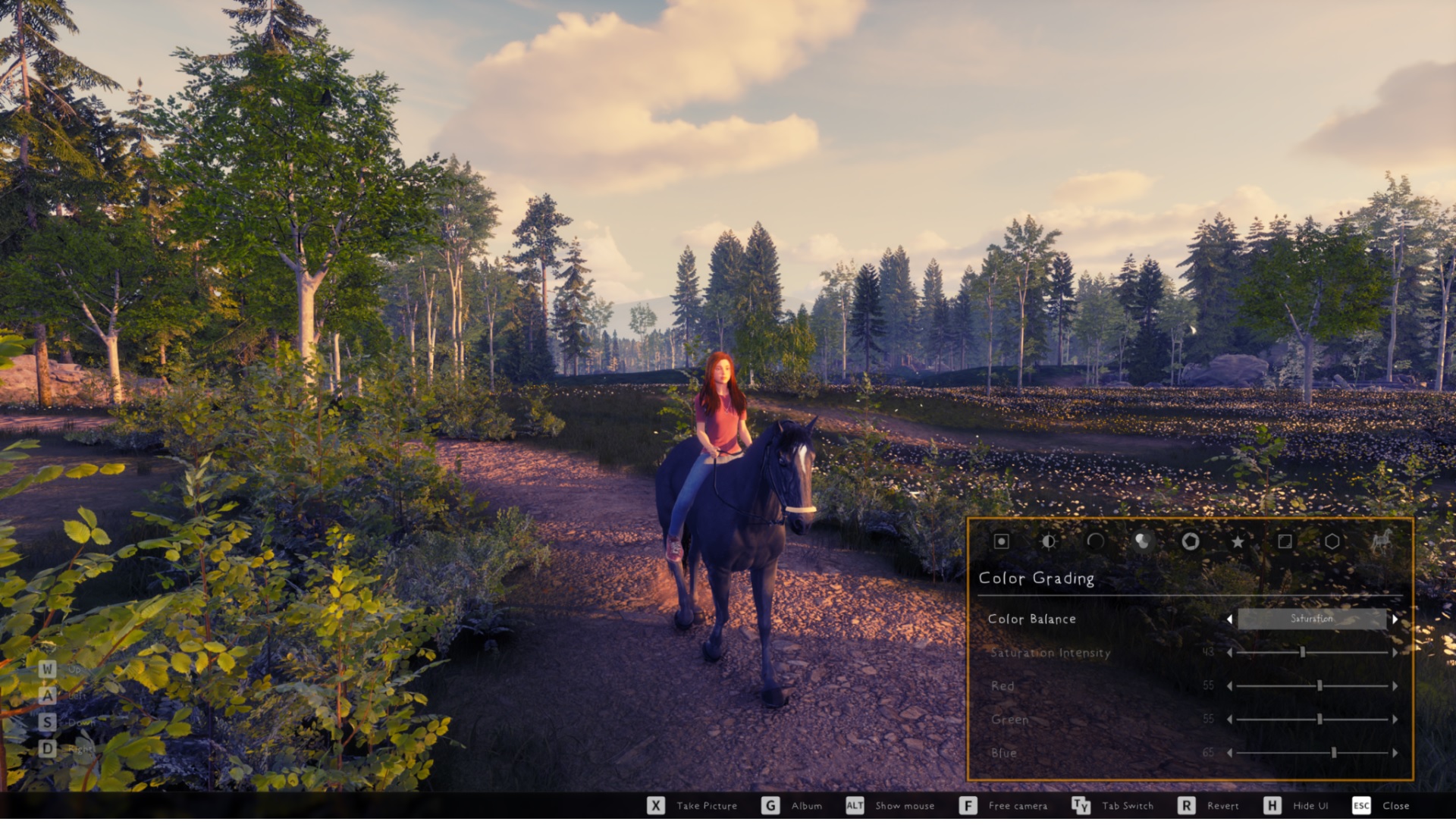The width and height of the screenshot is (1456, 834).
Task: Lower Green with its left arrow
Action: (x=1229, y=720)
